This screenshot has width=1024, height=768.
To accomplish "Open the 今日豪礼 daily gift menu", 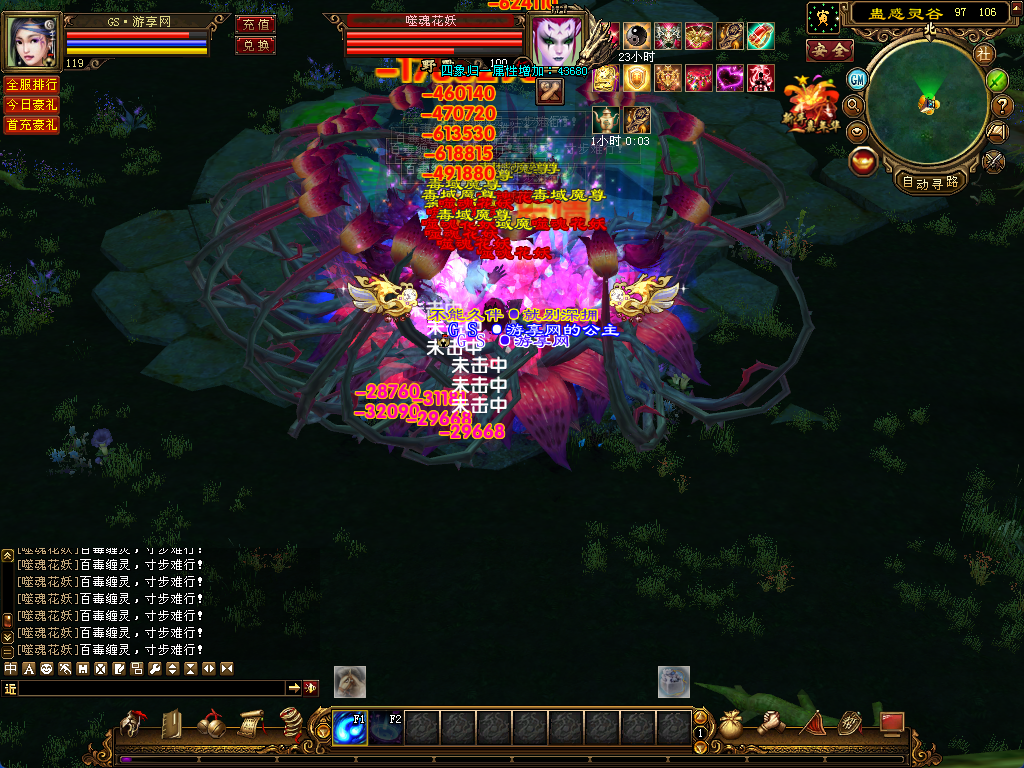I will pos(31,105).
